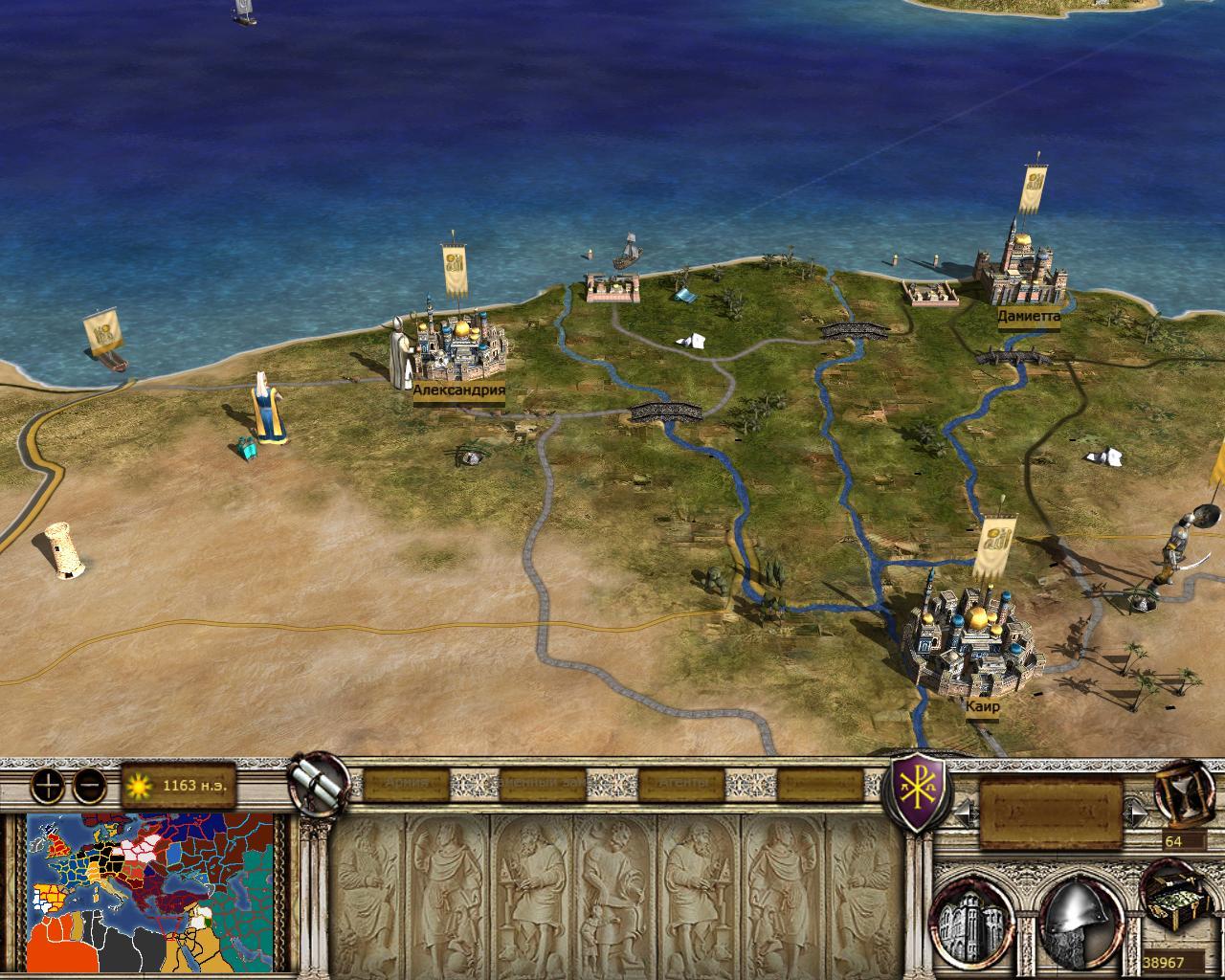Viewport: 1225px width, 980px height.
Task: Select previous item with left arrow
Action: tap(965, 813)
